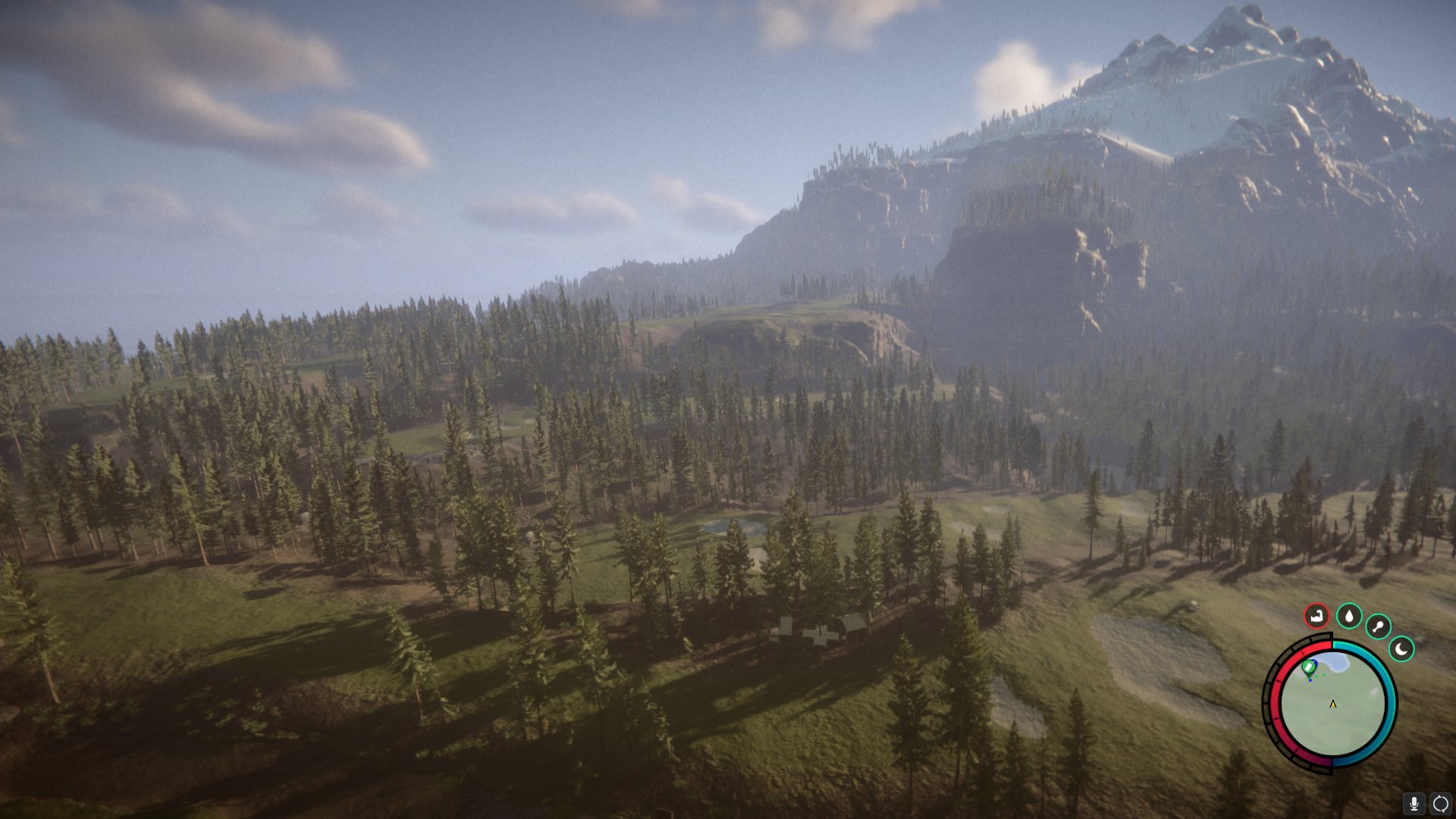Click the green map marker on the minimap
This screenshot has width=1456, height=819.
[1308, 667]
